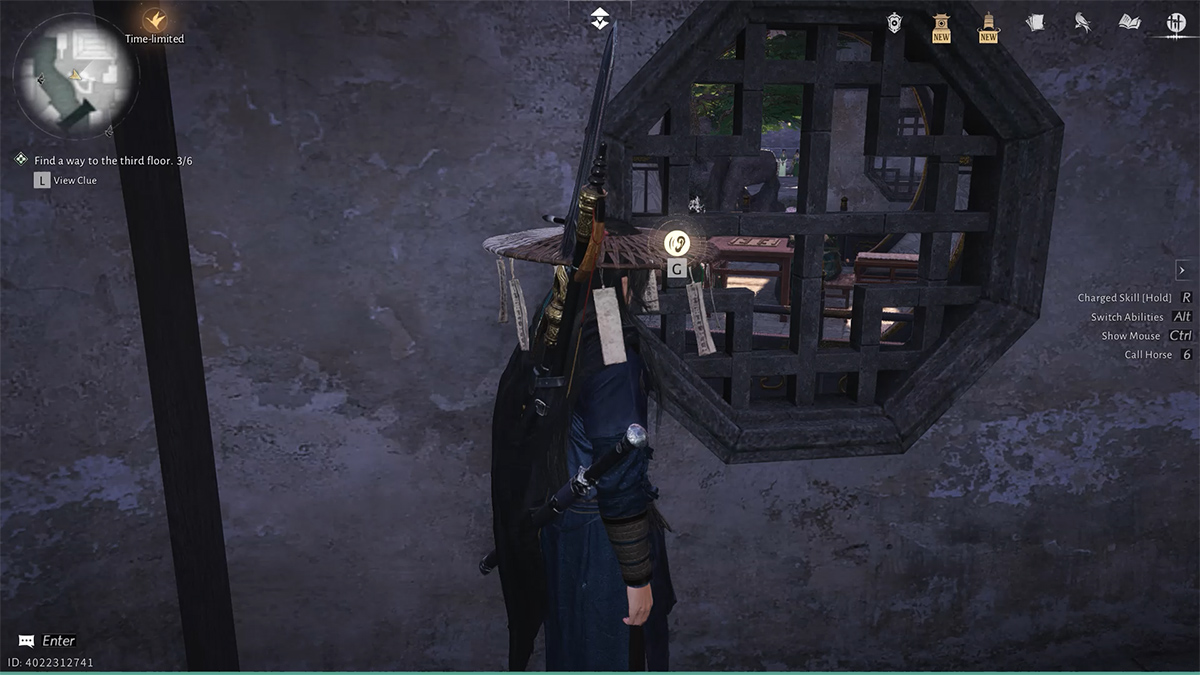Open the pavilion icon marked NEW
Image resolution: width=1200 pixels, height=675 pixels.
941,24
